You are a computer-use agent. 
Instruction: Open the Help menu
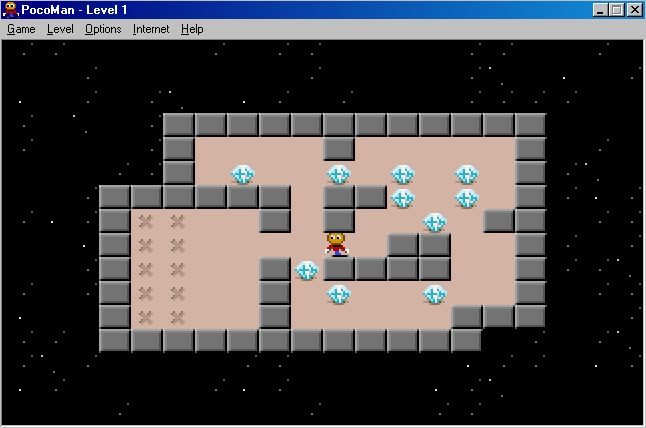[x=192, y=29]
